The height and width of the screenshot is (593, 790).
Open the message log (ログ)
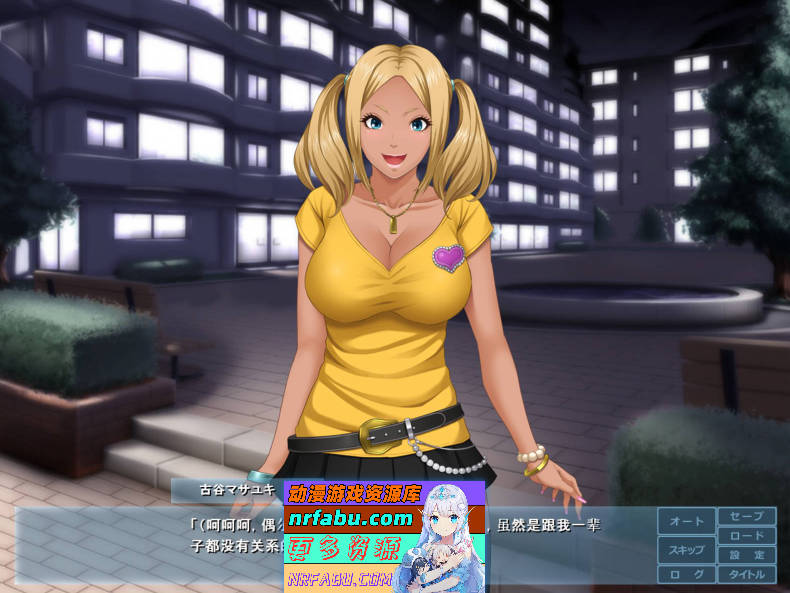pyautogui.click(x=686, y=575)
